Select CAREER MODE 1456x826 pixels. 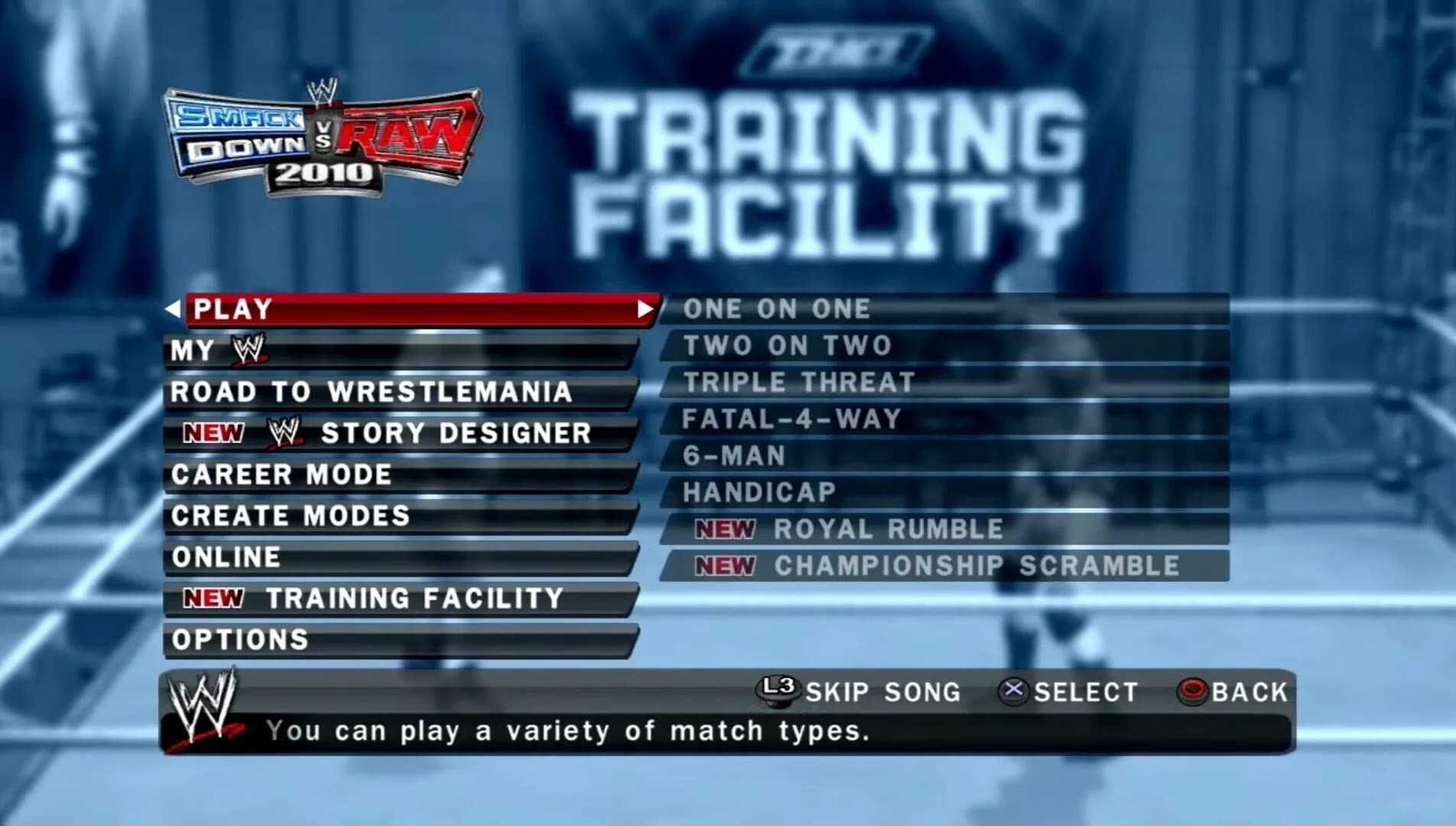pyautogui.click(x=281, y=474)
